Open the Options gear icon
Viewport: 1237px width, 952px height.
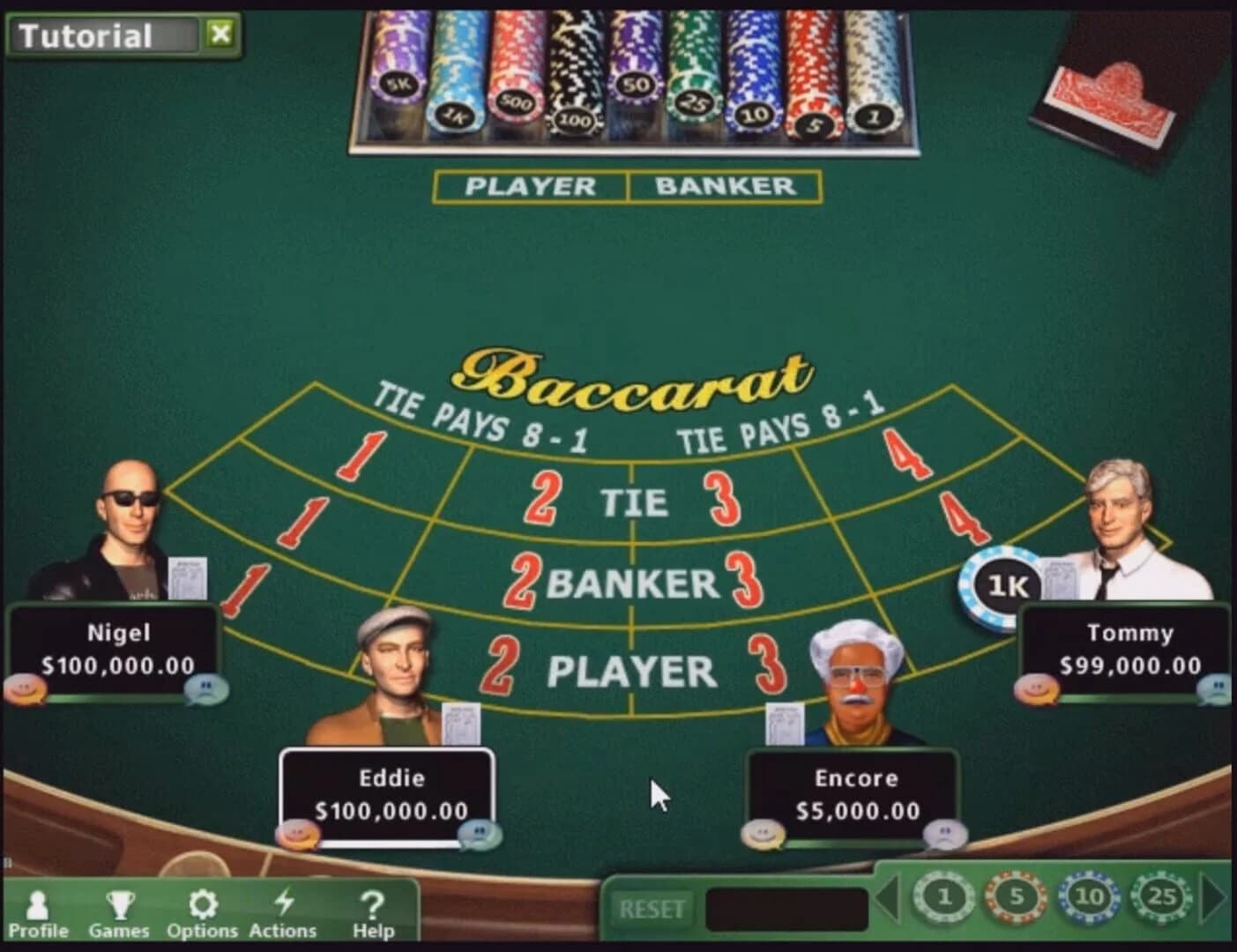pyautogui.click(x=205, y=903)
